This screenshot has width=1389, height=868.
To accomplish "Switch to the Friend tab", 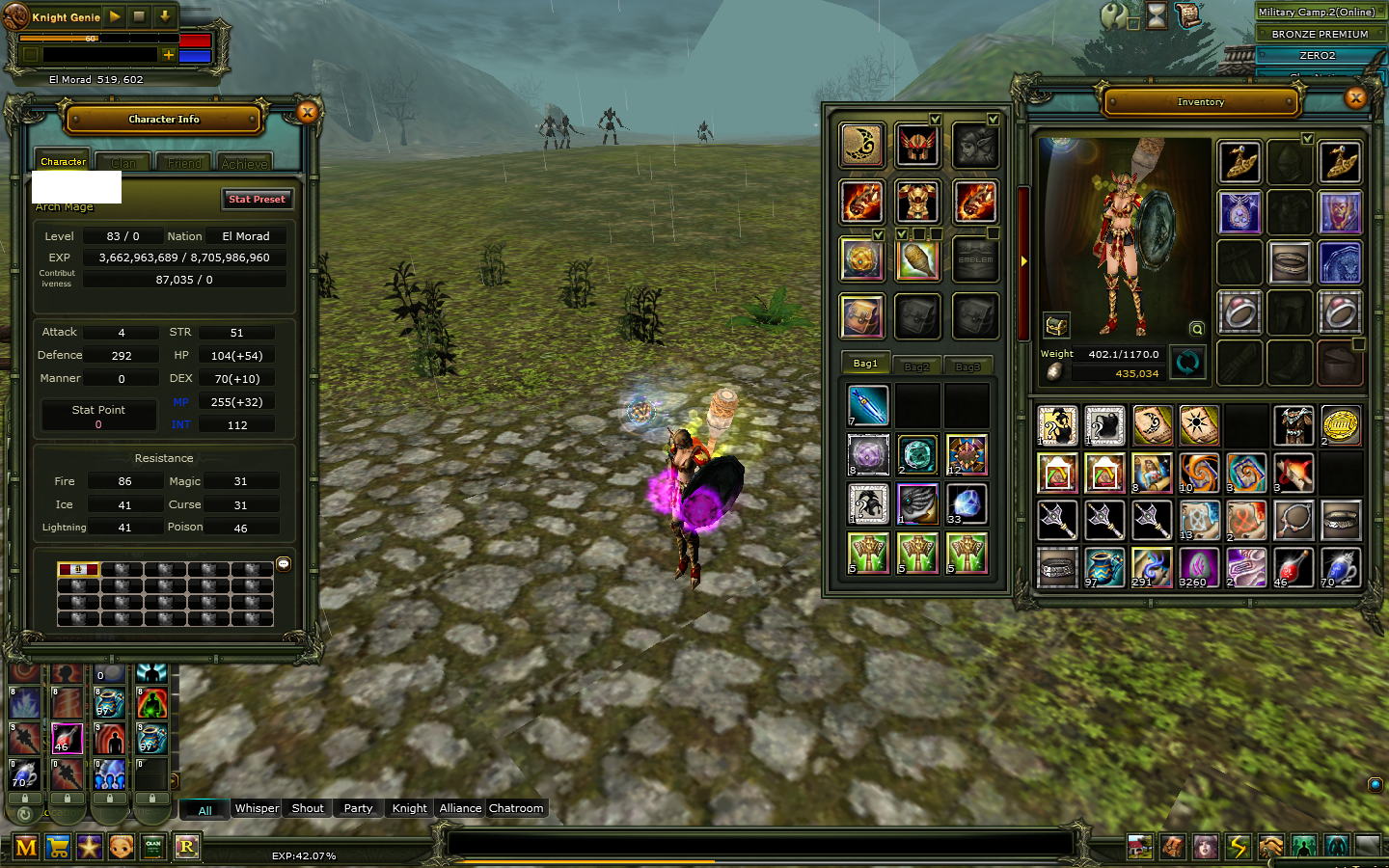I will pyautogui.click(x=184, y=163).
